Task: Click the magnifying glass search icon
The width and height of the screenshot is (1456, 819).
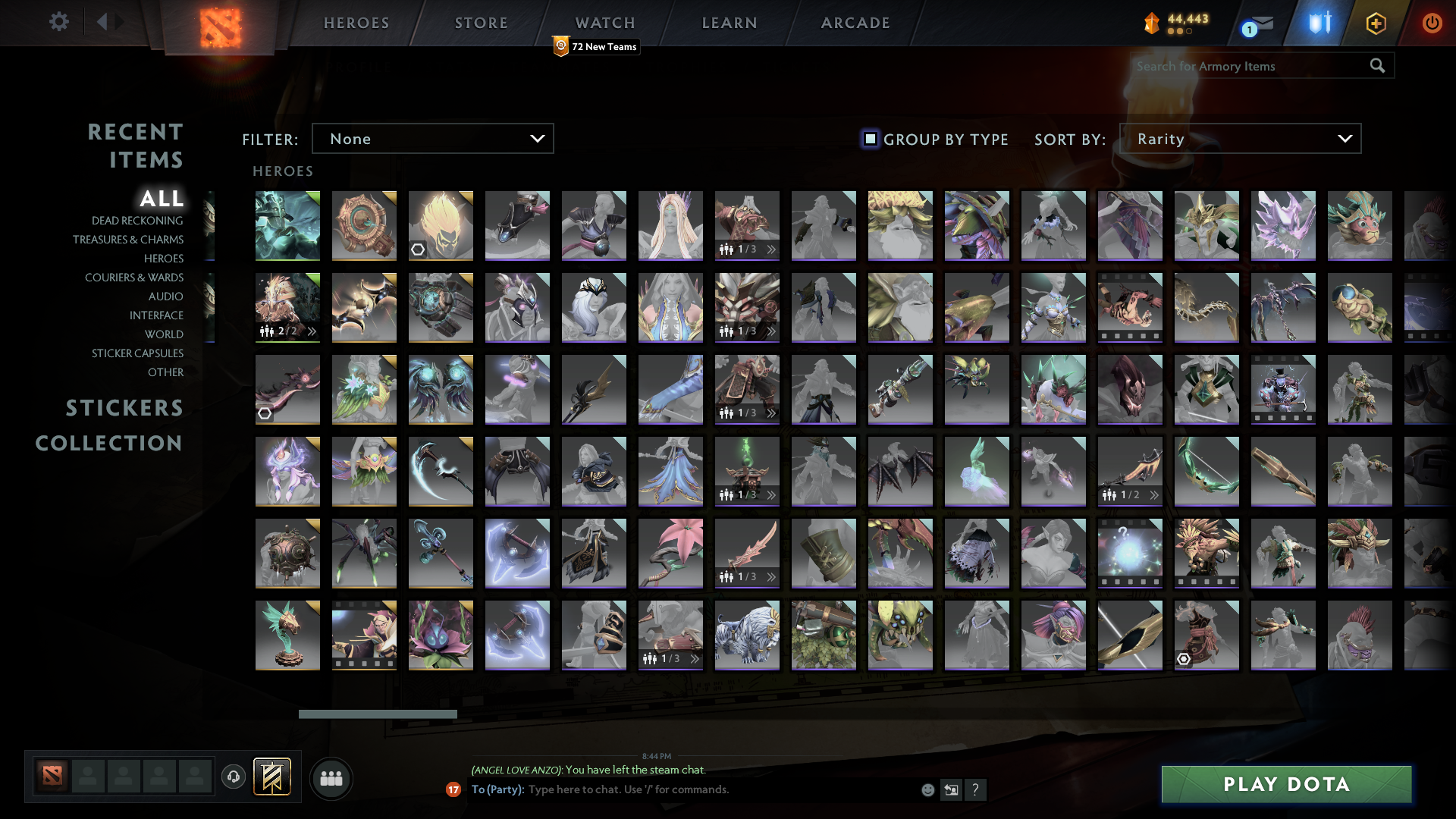Action: coord(1377,66)
